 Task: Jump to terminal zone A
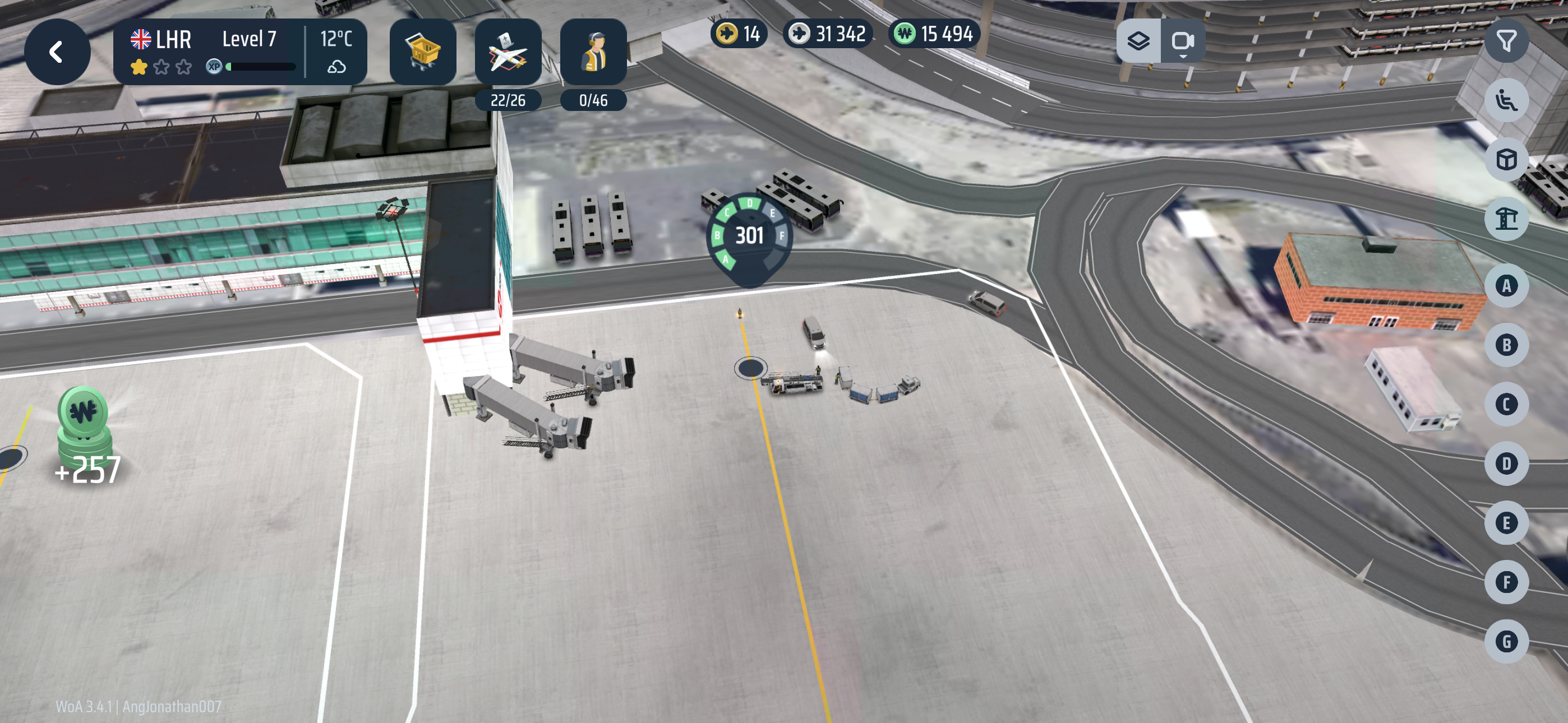(1506, 285)
